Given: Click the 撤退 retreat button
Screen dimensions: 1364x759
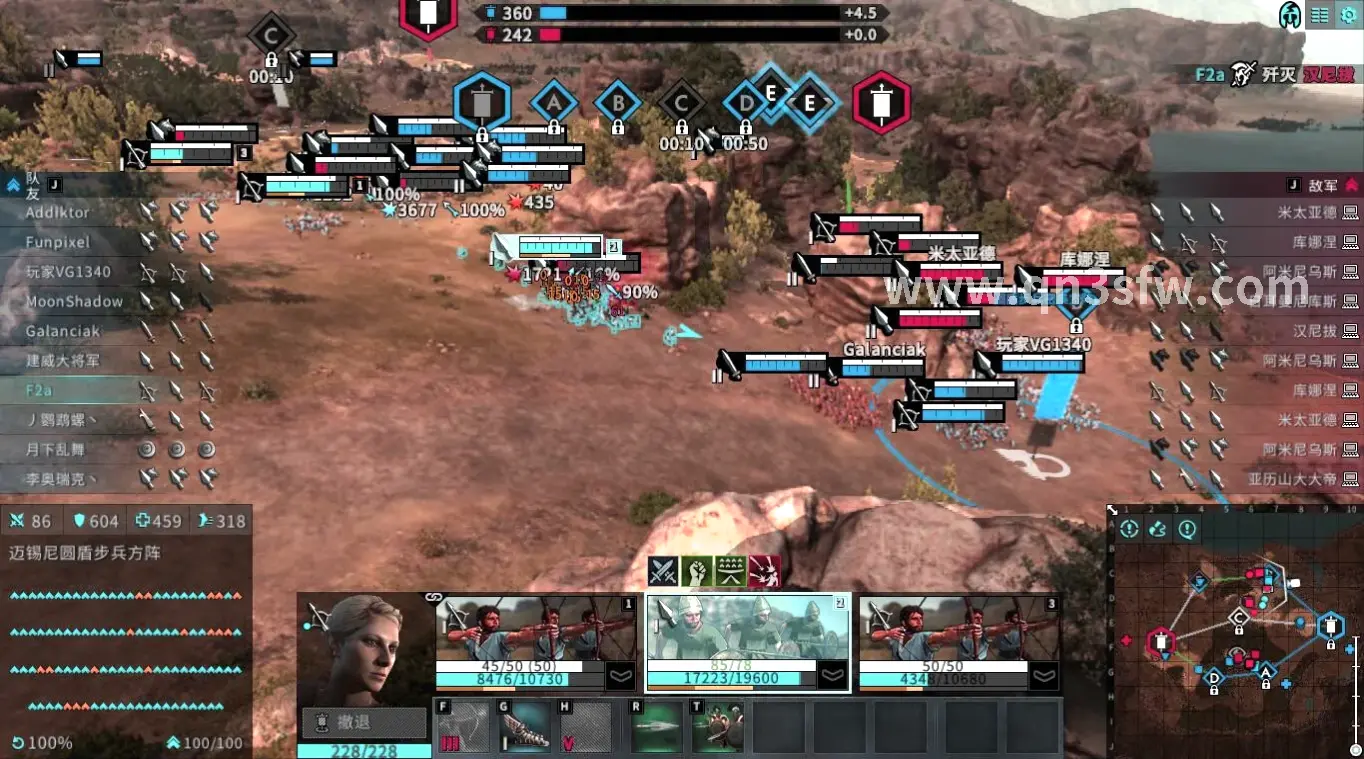Looking at the screenshot, I should 364,721.
